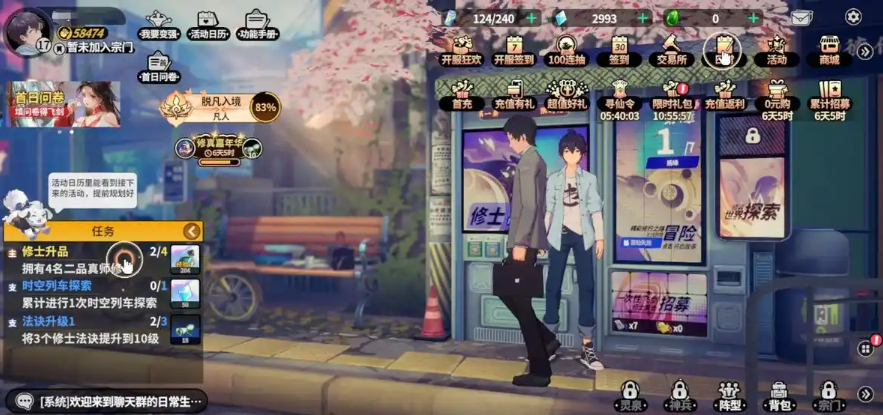Open the 背包 backpack
Screen dimensions: 883x415
click(x=780, y=396)
